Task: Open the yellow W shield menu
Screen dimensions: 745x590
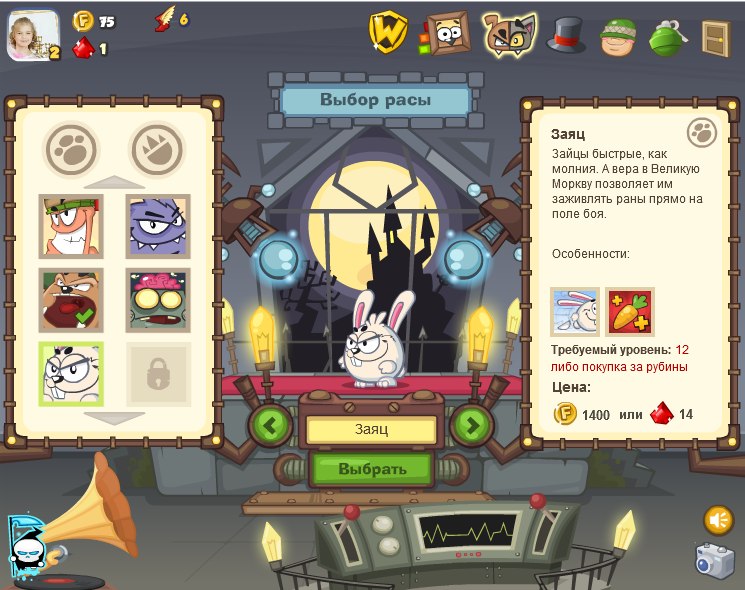Action: click(388, 32)
